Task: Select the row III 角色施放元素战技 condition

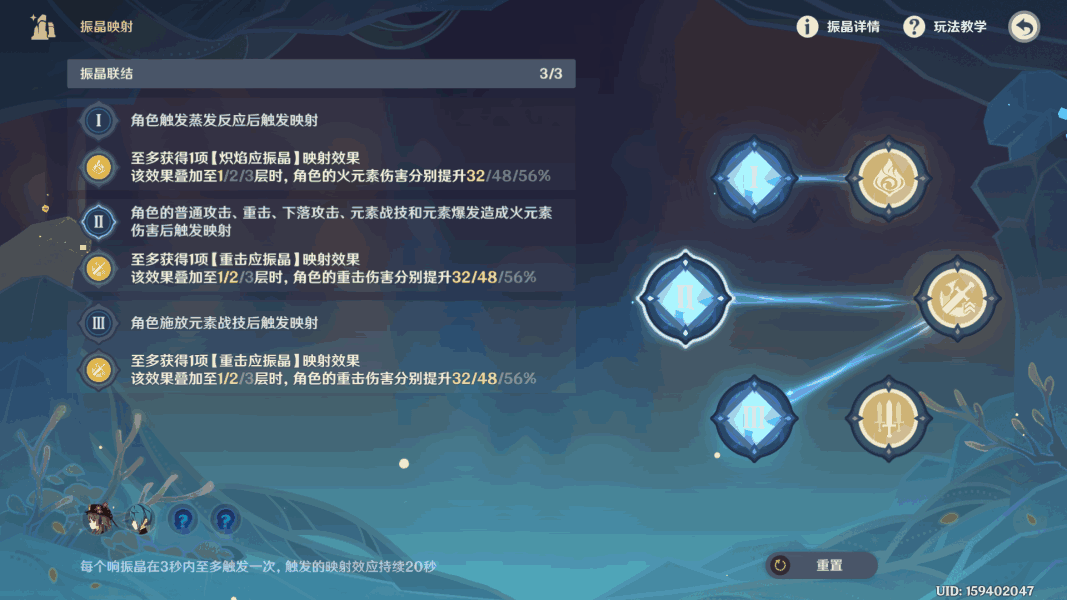Action: 321,323
